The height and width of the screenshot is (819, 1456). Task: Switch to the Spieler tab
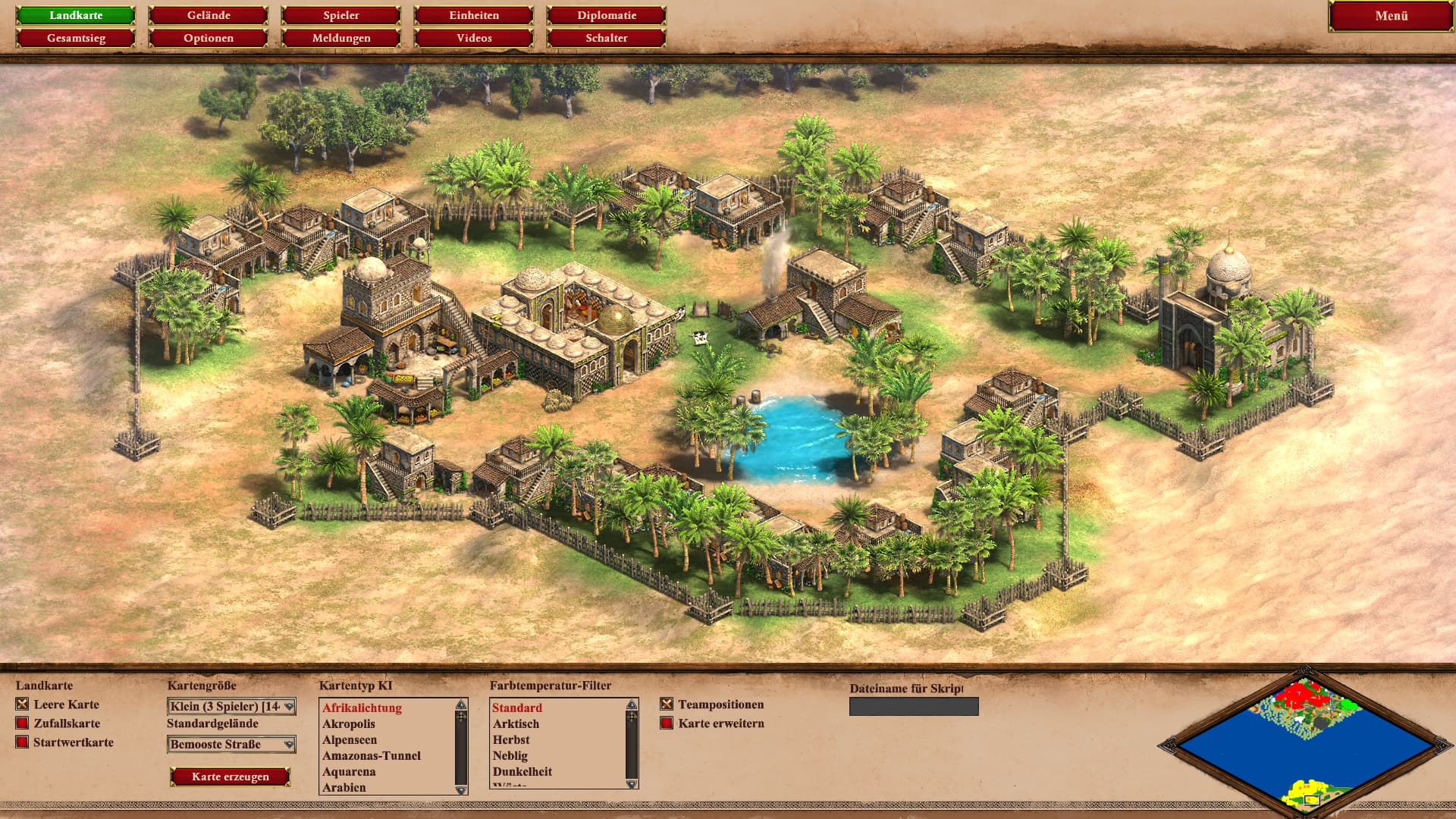point(341,15)
